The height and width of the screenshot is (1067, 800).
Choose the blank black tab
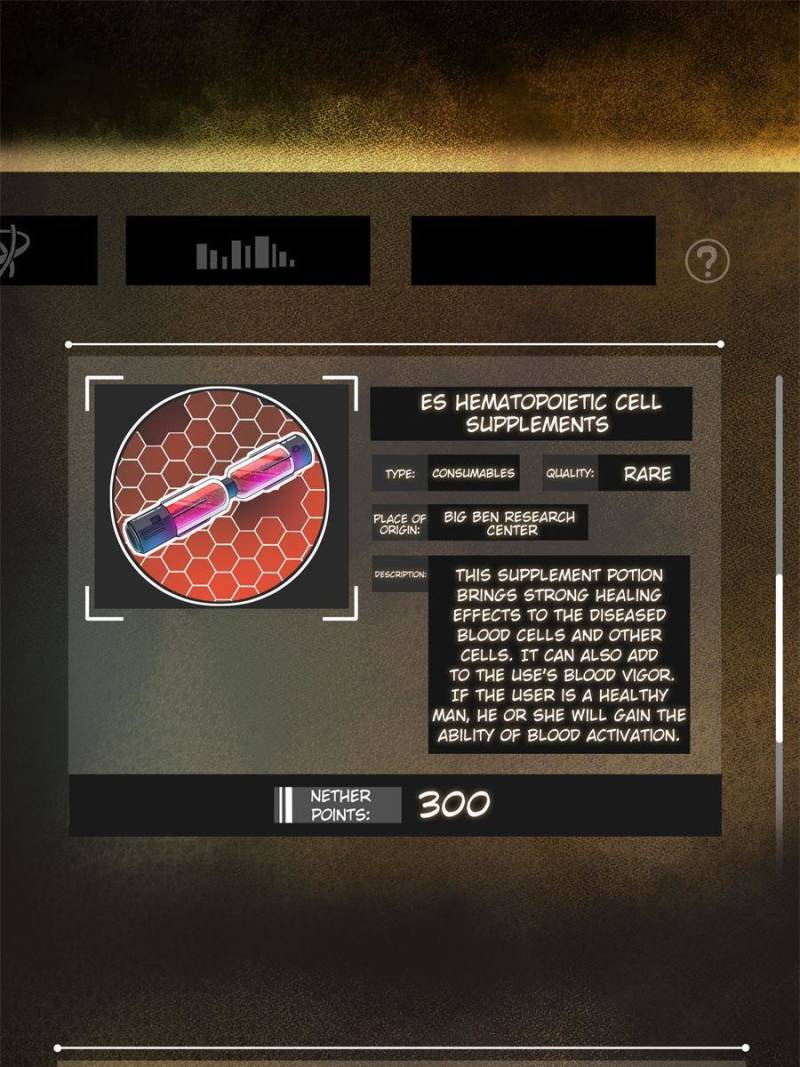click(x=533, y=251)
